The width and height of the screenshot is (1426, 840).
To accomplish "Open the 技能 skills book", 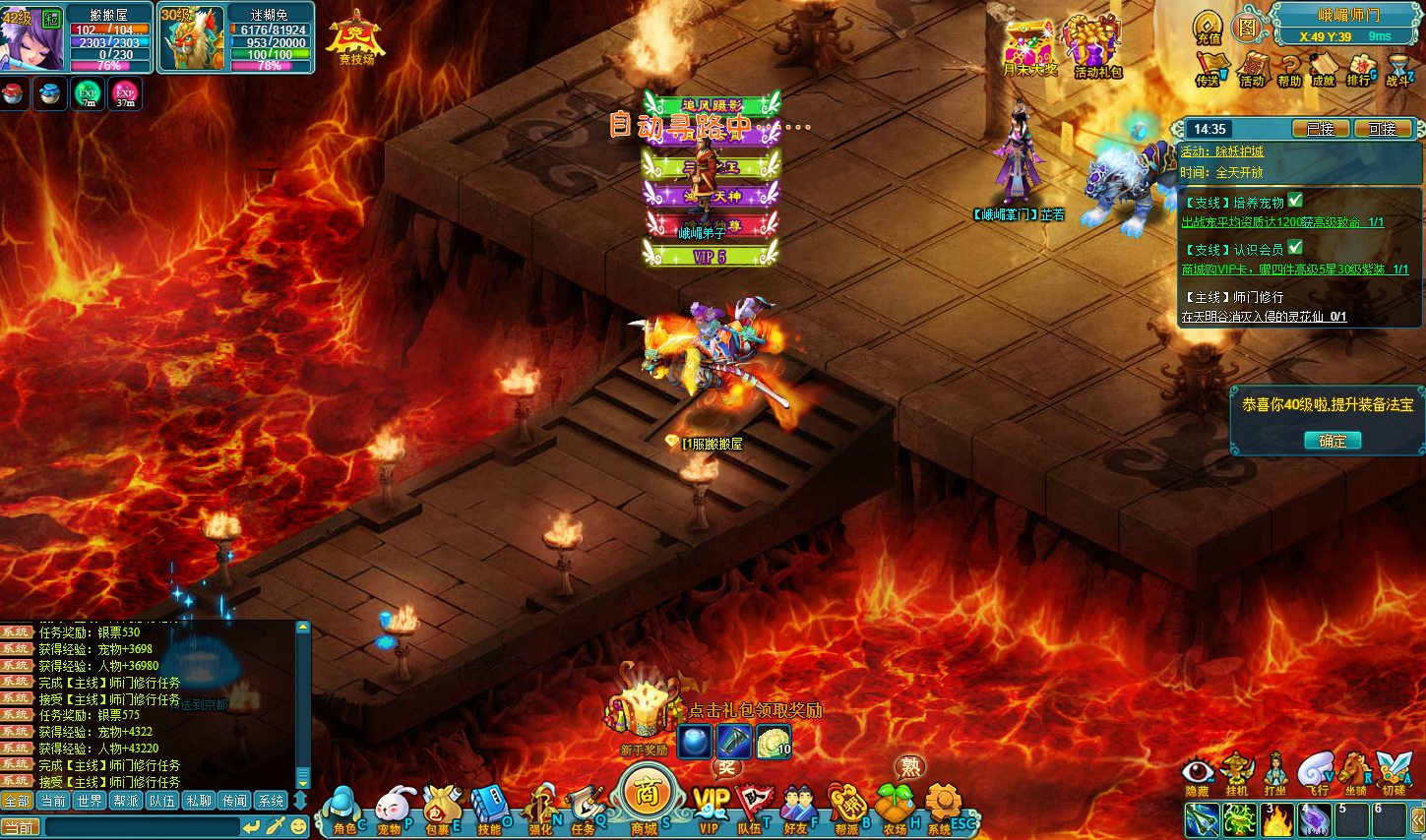I will click(x=489, y=810).
